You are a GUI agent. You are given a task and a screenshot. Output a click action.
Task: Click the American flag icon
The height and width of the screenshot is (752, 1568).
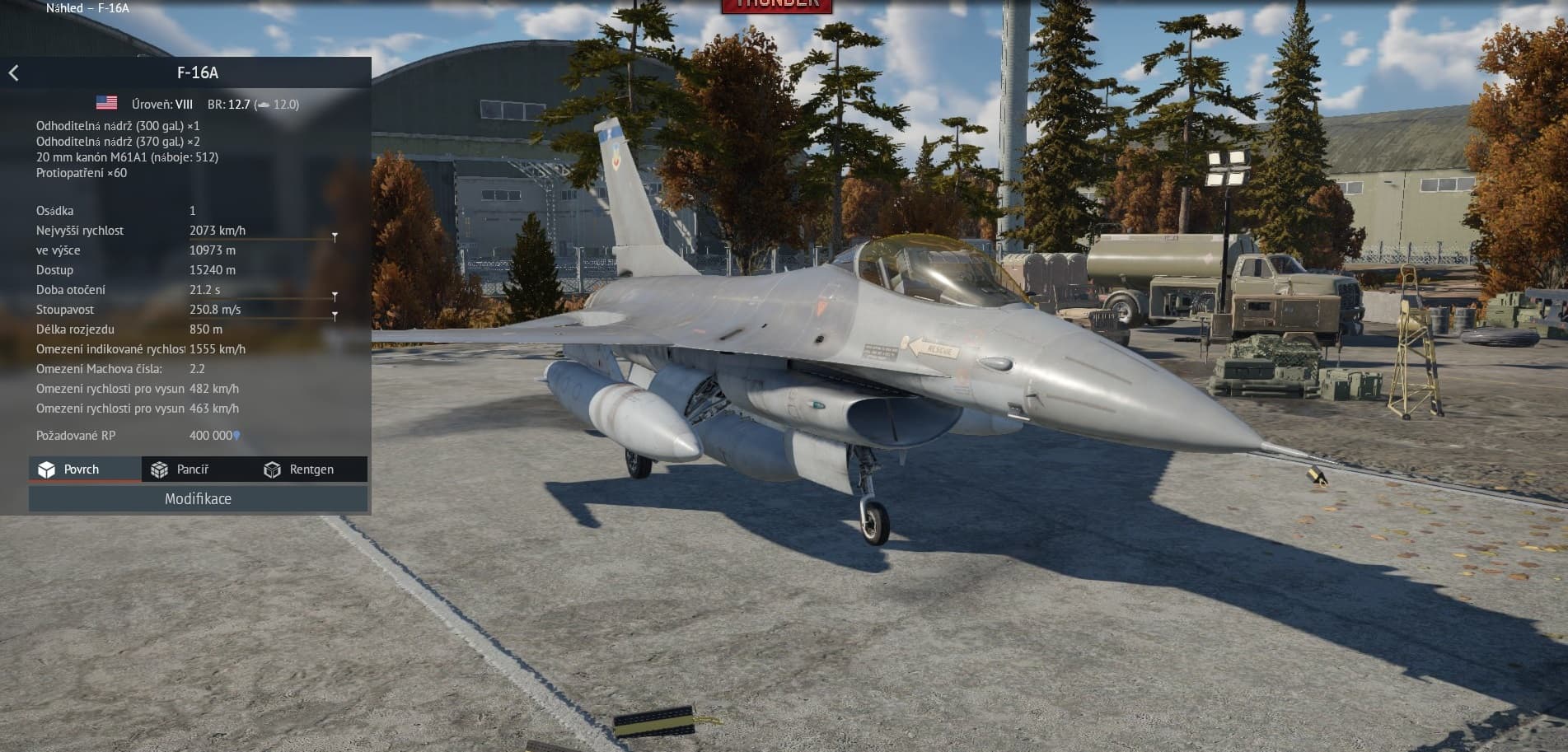106,104
